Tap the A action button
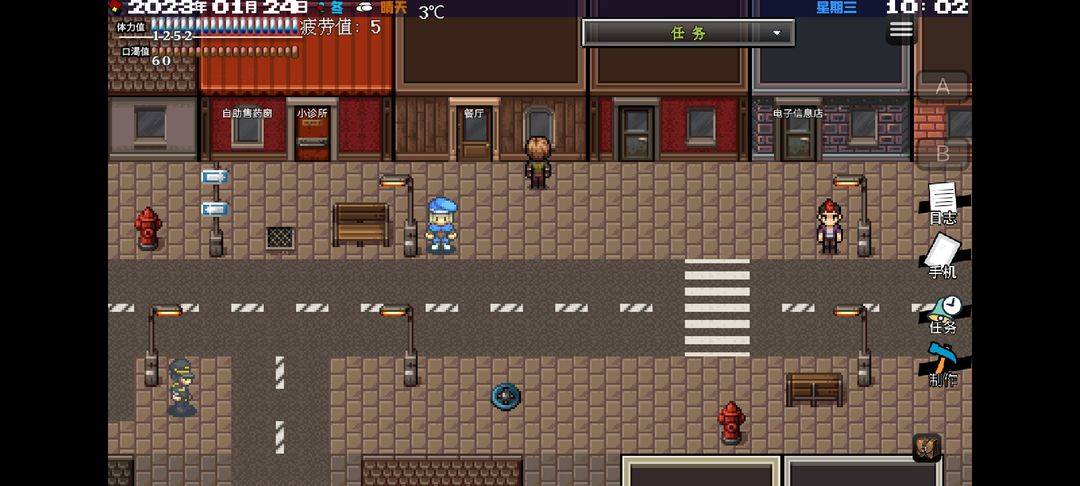 click(x=942, y=87)
